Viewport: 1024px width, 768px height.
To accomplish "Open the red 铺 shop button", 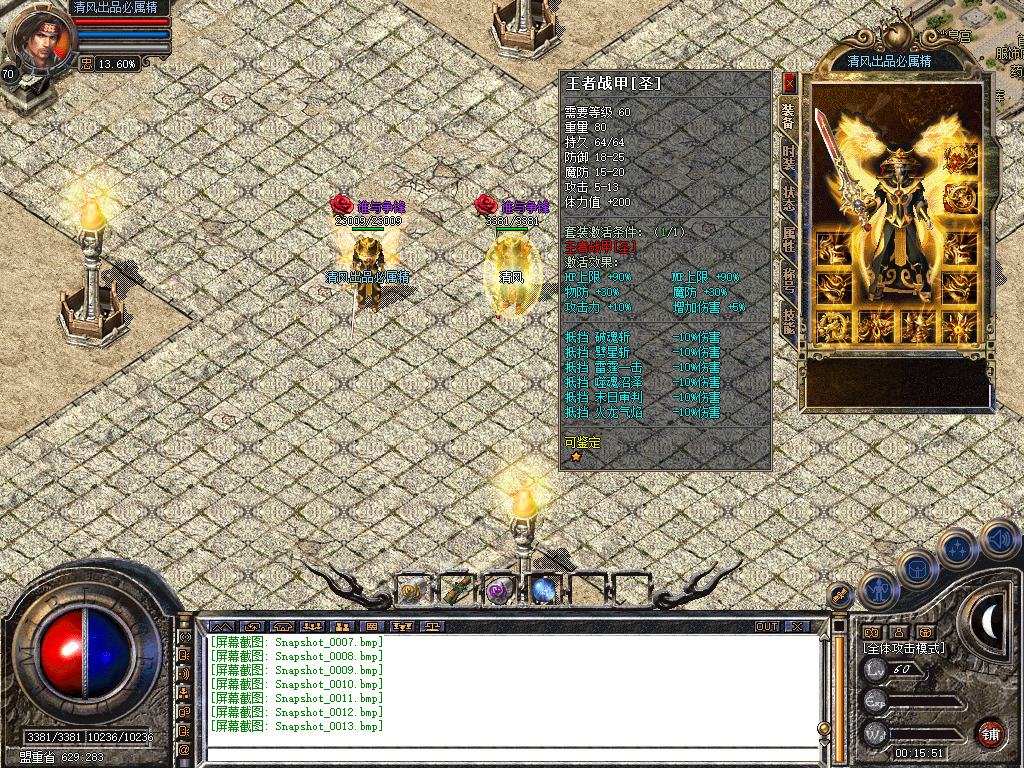I will pos(991,732).
